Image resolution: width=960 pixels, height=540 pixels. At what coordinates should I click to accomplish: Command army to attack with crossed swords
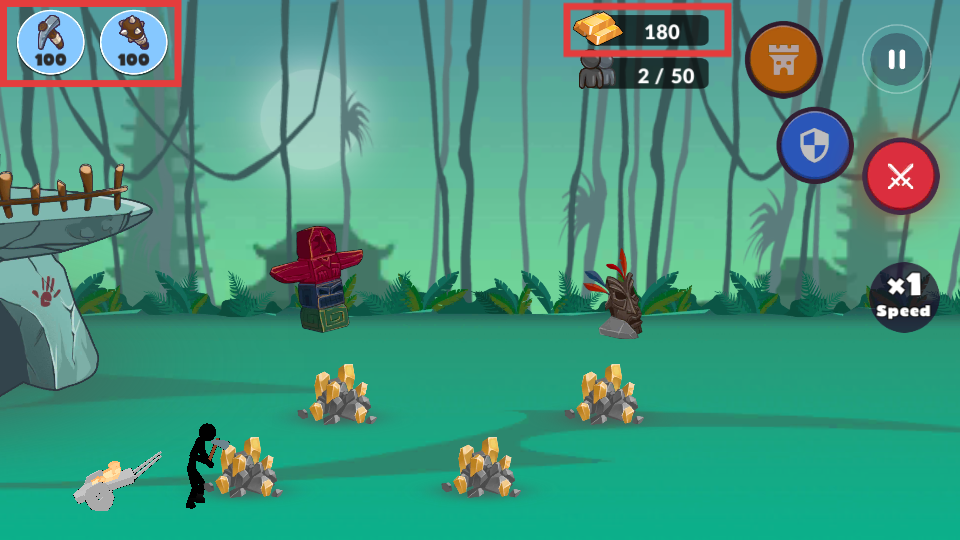coord(900,177)
